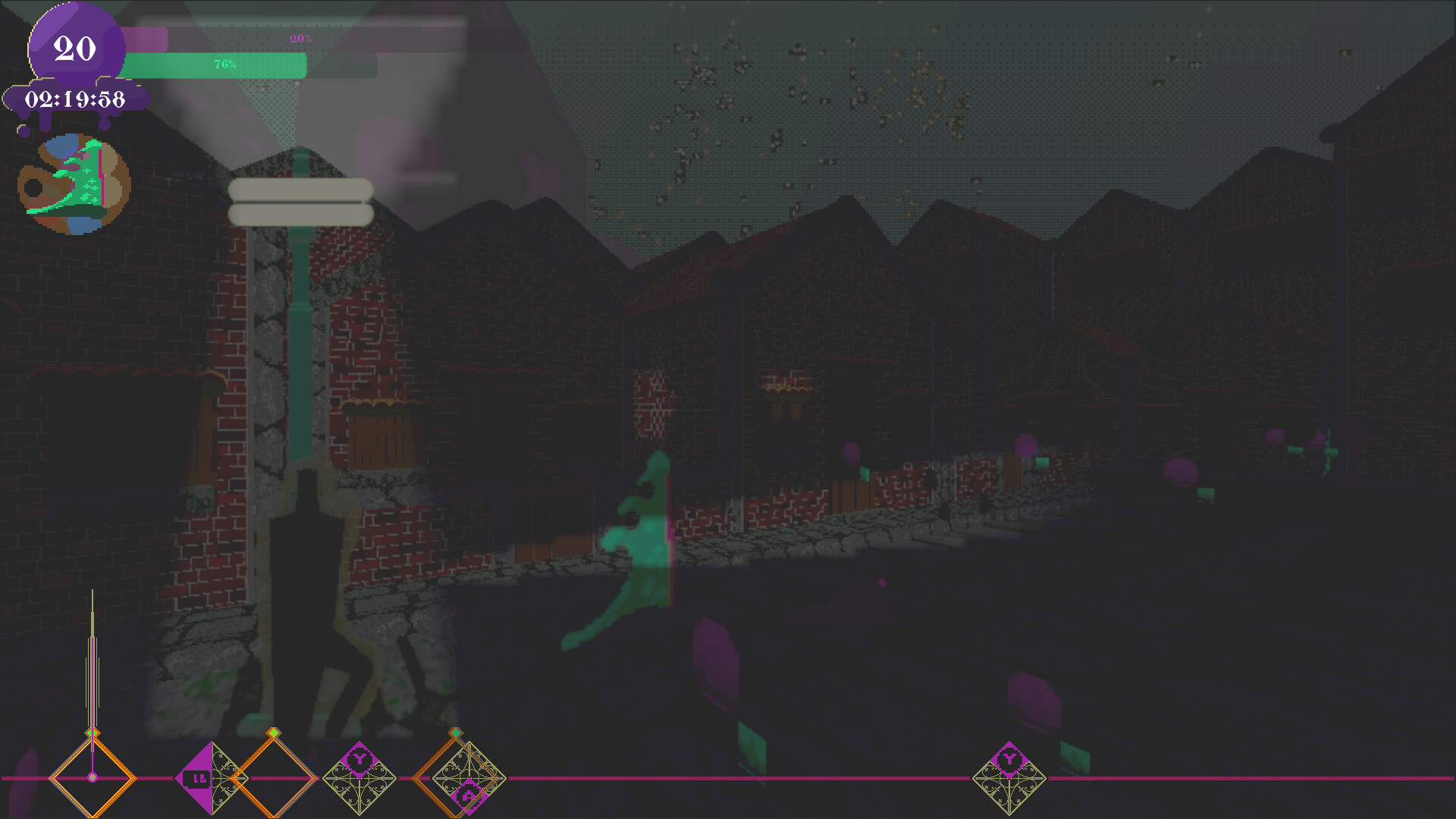
Task: Expand the lower white street sign plate
Action: (x=301, y=215)
